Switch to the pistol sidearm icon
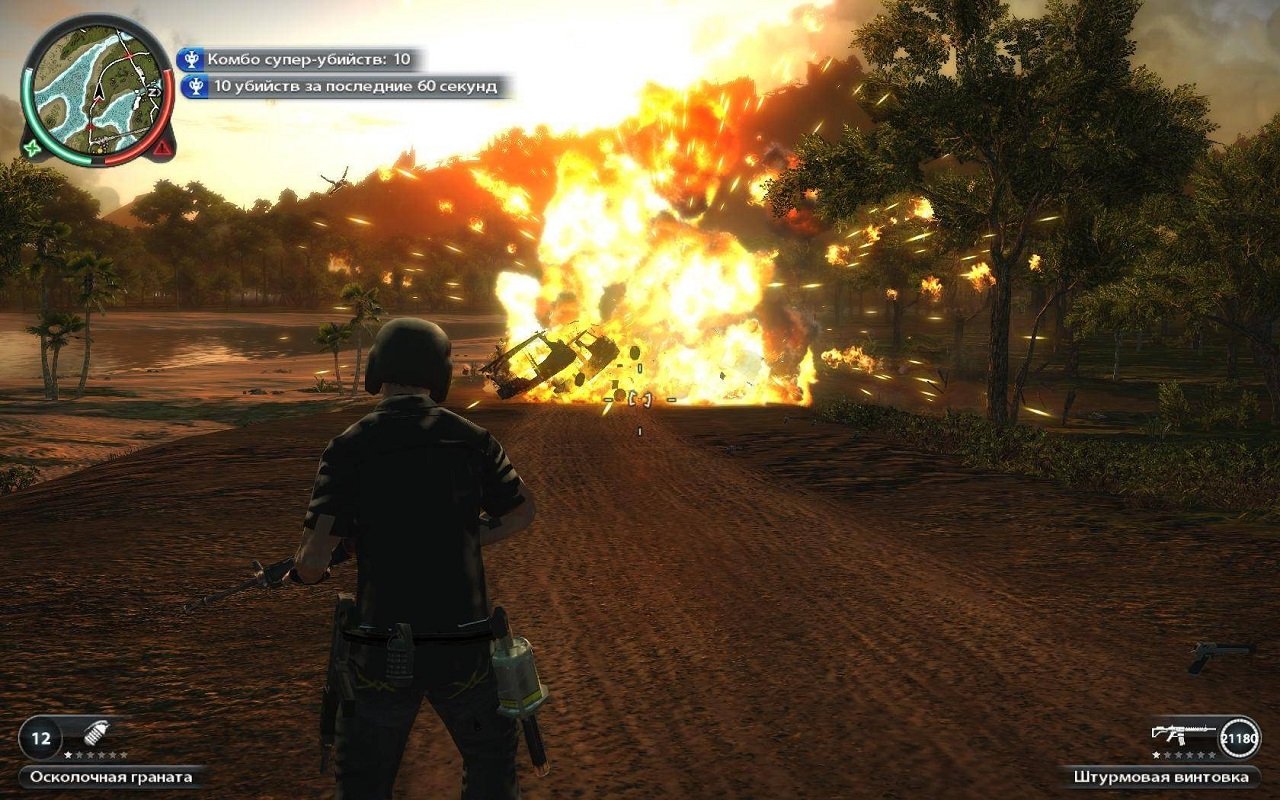Image resolution: width=1280 pixels, height=800 pixels. click(x=1220, y=654)
